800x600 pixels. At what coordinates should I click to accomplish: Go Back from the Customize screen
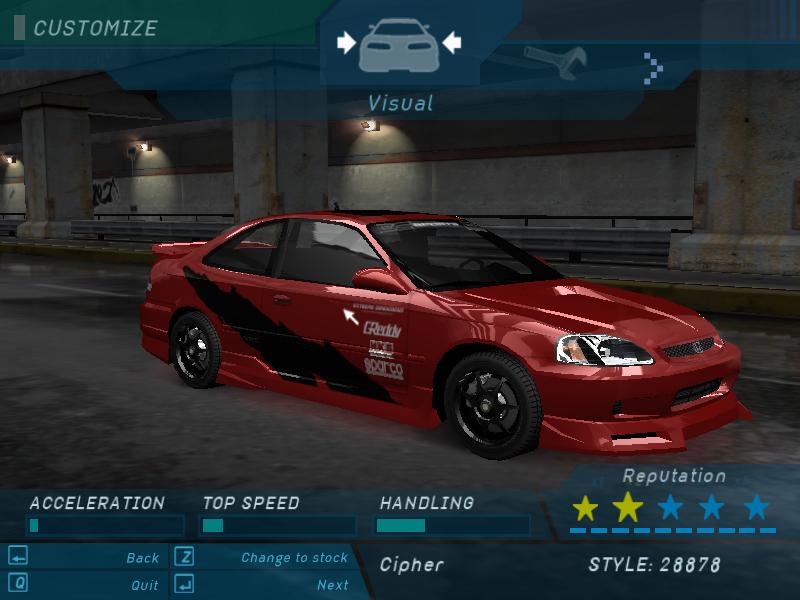[142, 558]
